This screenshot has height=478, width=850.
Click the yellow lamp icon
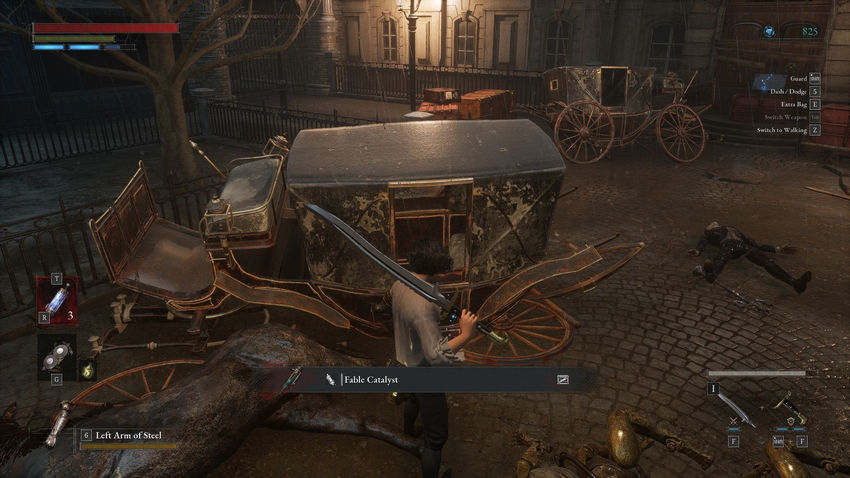(86, 368)
